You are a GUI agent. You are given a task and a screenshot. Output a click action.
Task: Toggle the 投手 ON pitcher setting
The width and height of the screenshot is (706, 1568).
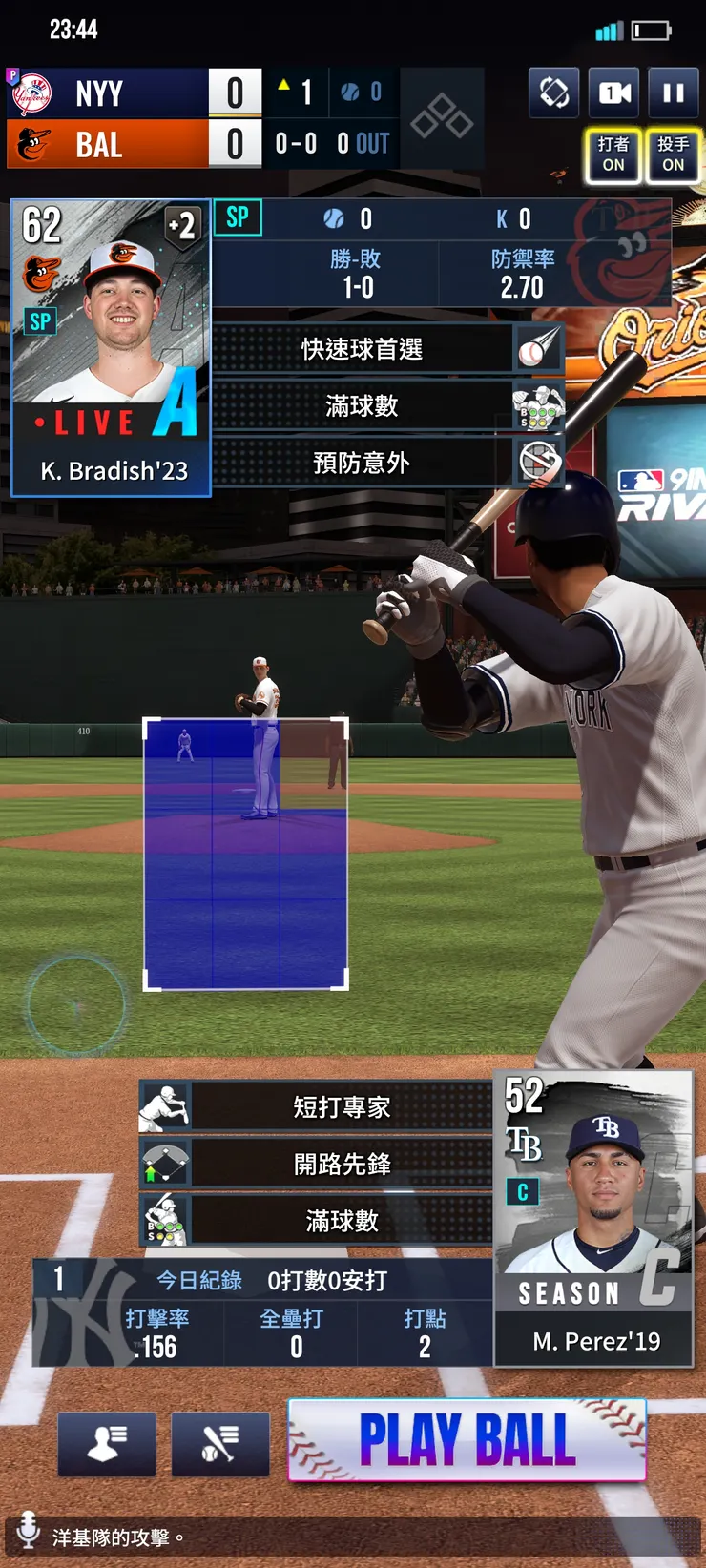tap(673, 155)
